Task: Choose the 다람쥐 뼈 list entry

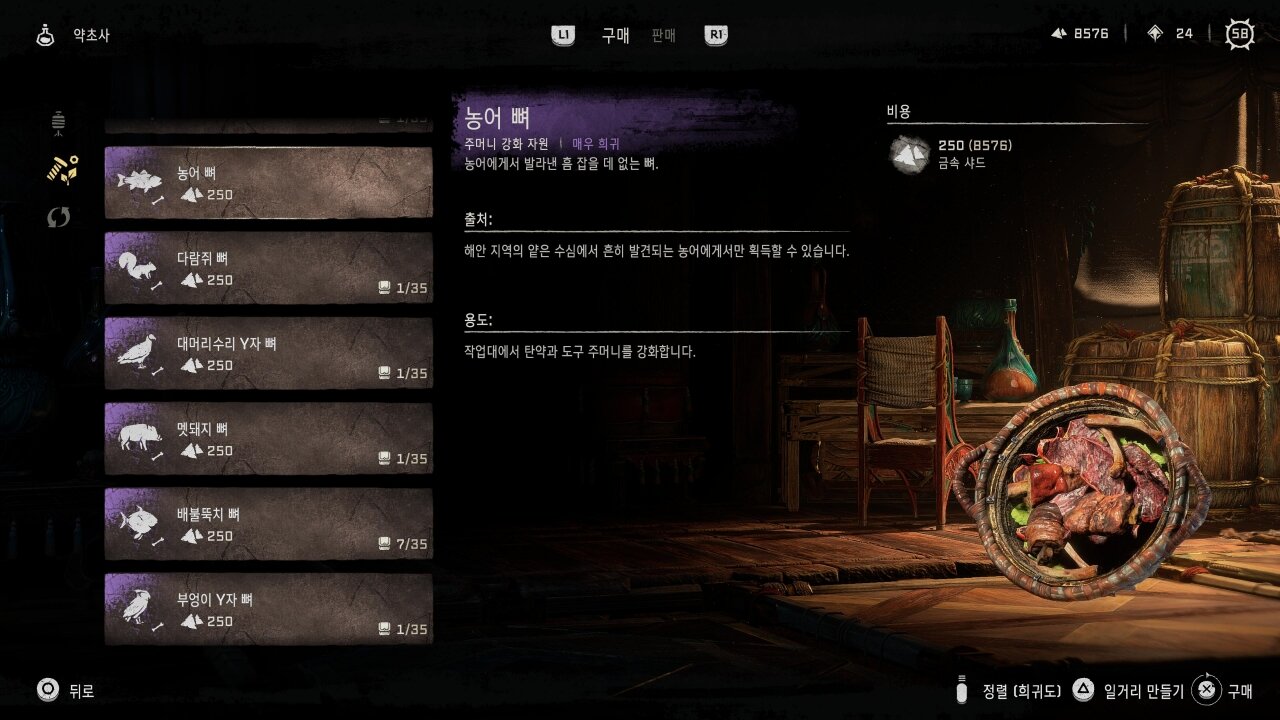Action: pos(268,268)
